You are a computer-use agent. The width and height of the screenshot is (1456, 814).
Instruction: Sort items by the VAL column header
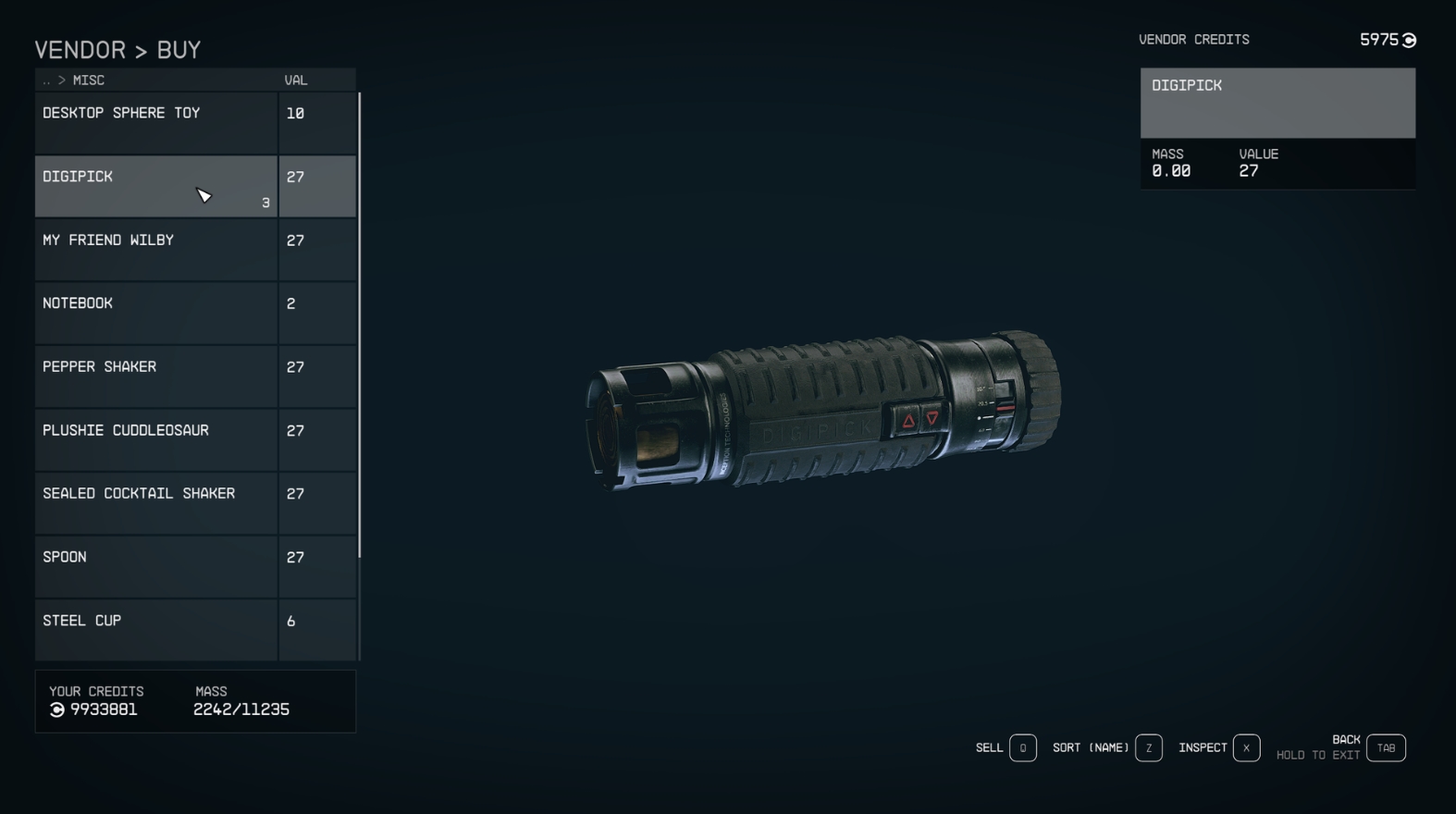[x=296, y=80]
